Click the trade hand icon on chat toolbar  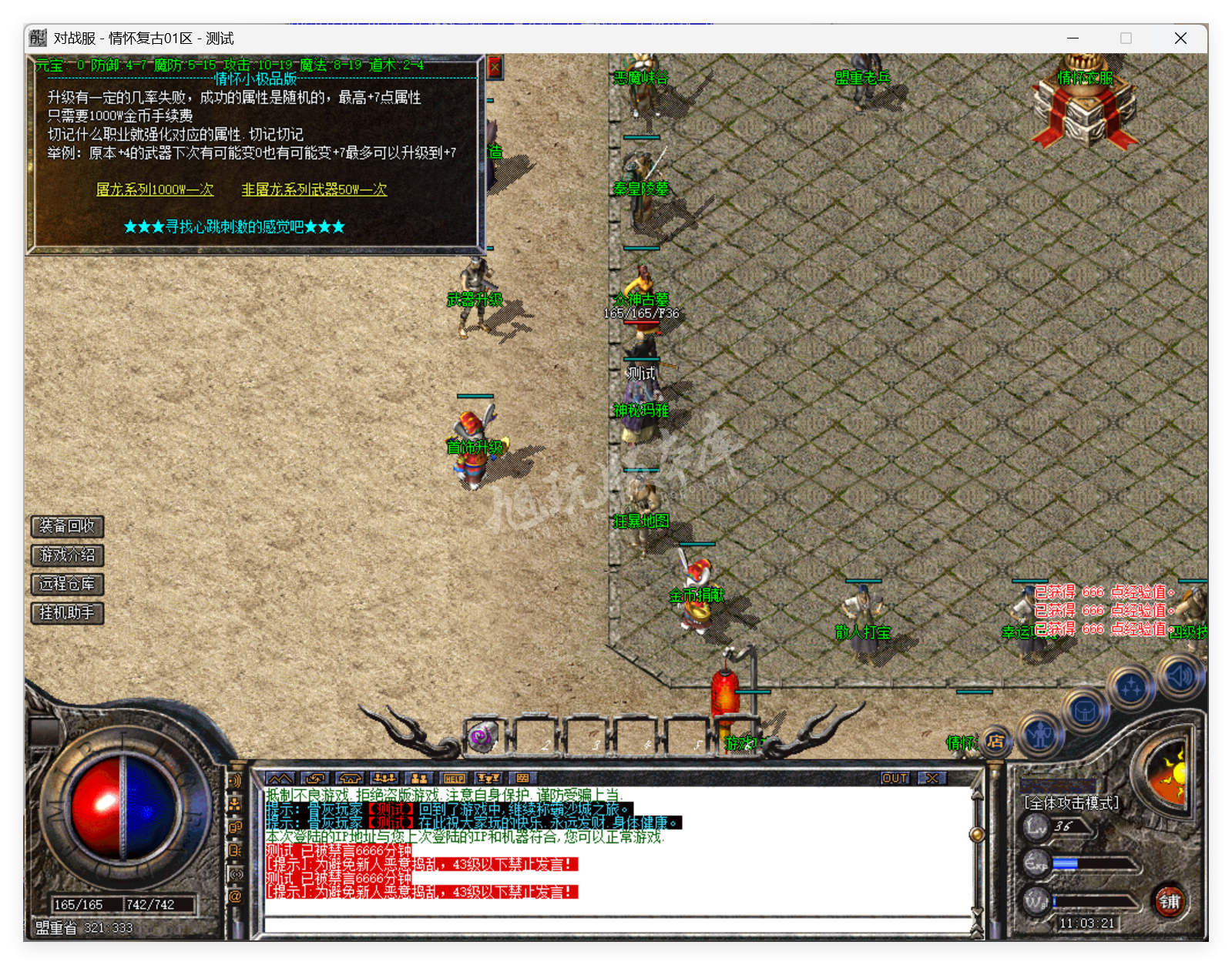(314, 779)
